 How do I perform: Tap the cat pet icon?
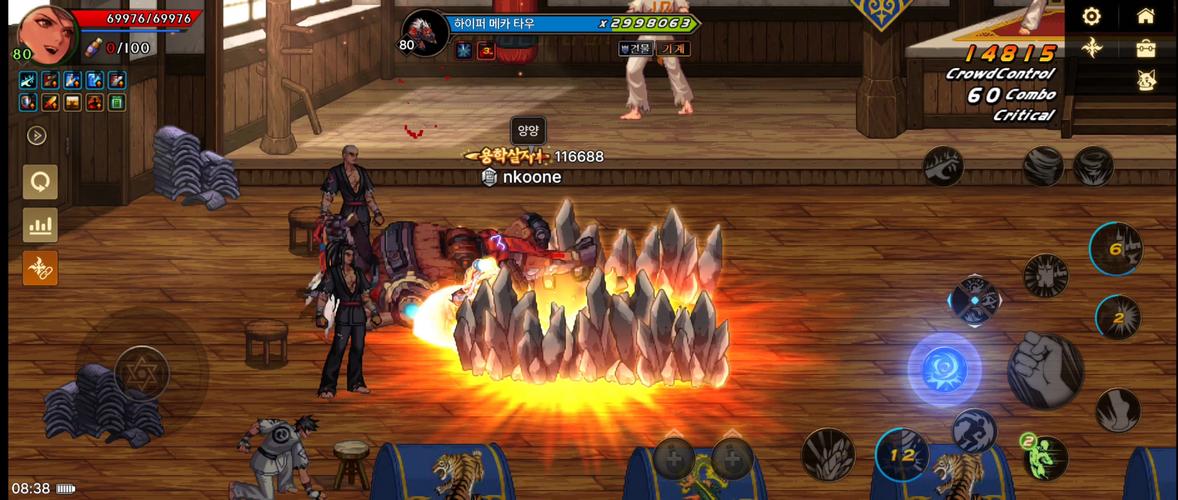[x=1146, y=81]
